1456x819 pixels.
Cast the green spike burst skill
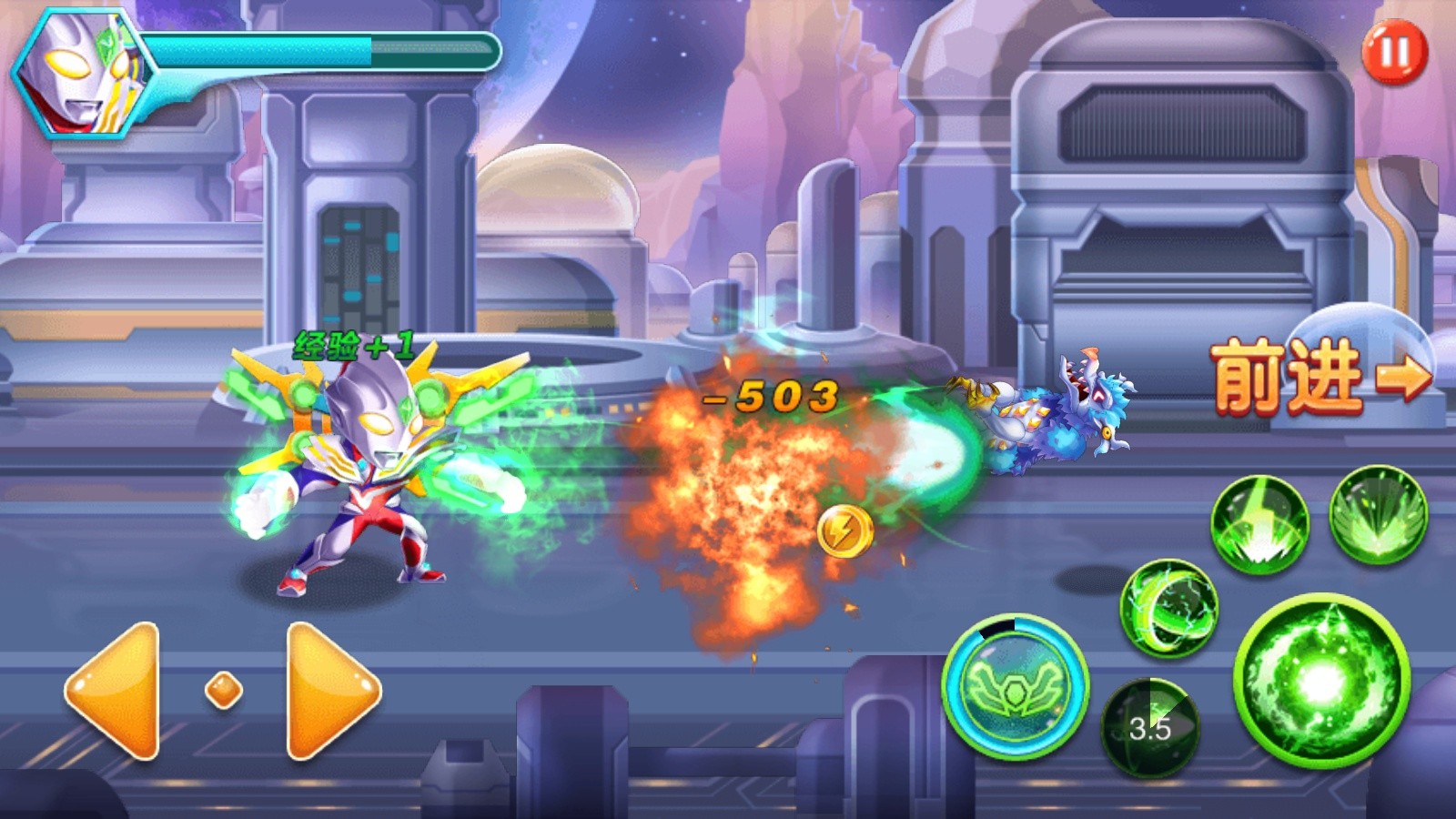click(x=1378, y=516)
